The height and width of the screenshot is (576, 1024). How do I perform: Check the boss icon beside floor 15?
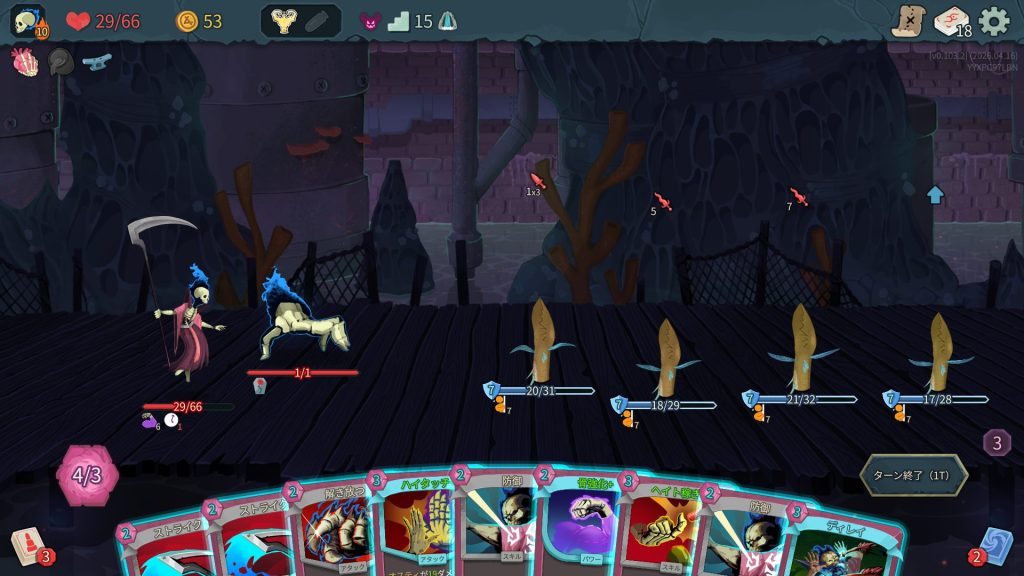[447, 21]
